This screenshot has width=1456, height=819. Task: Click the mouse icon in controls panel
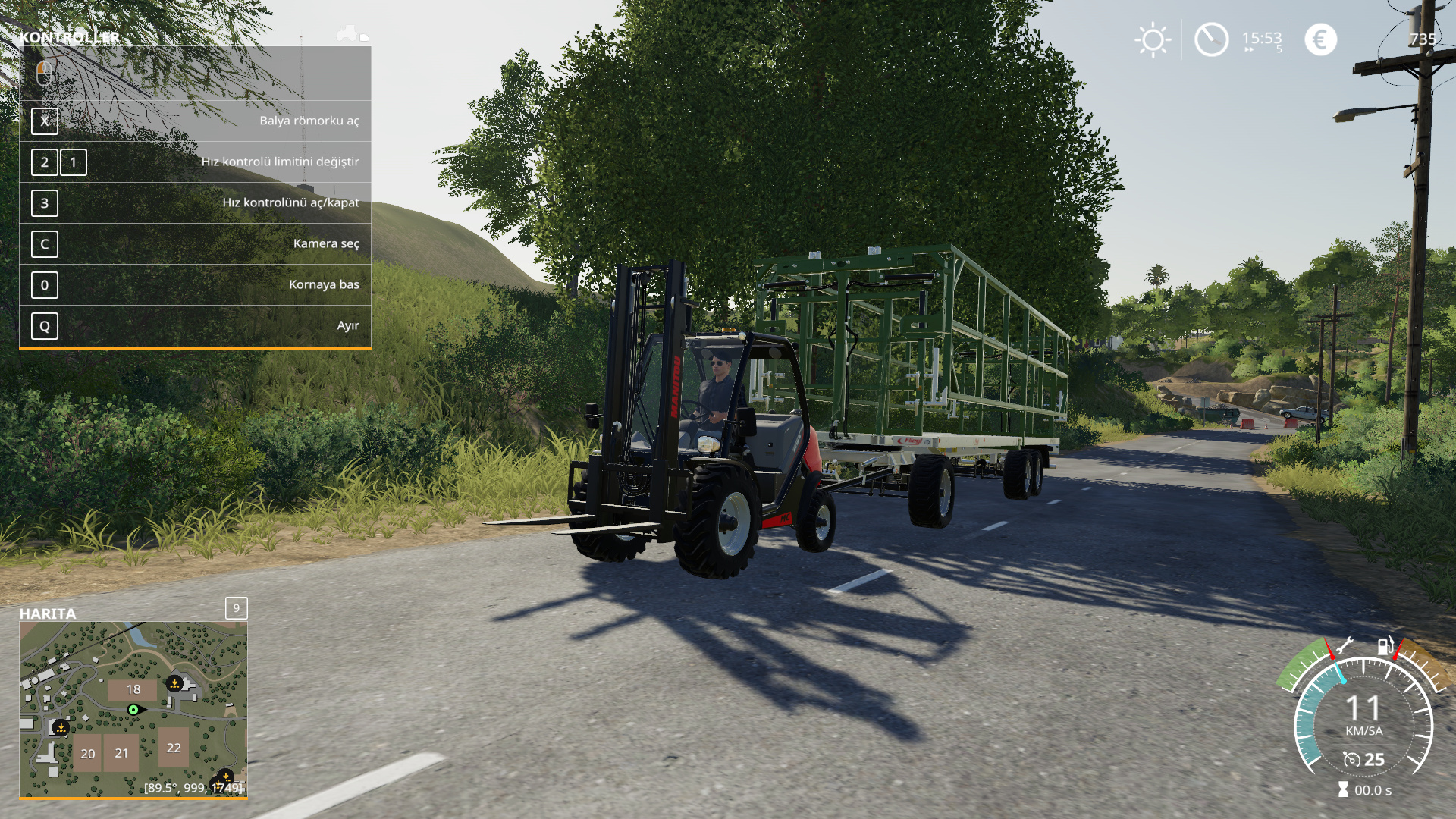tap(45, 74)
